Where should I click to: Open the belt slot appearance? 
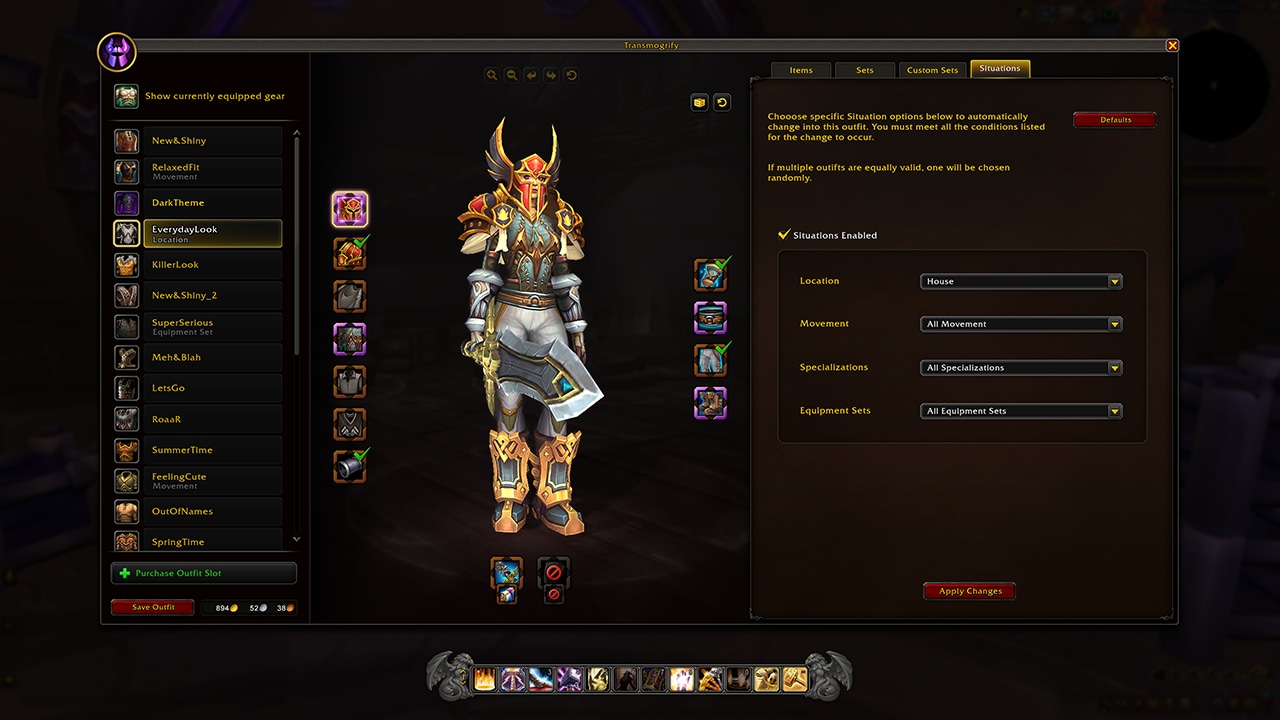pos(711,317)
